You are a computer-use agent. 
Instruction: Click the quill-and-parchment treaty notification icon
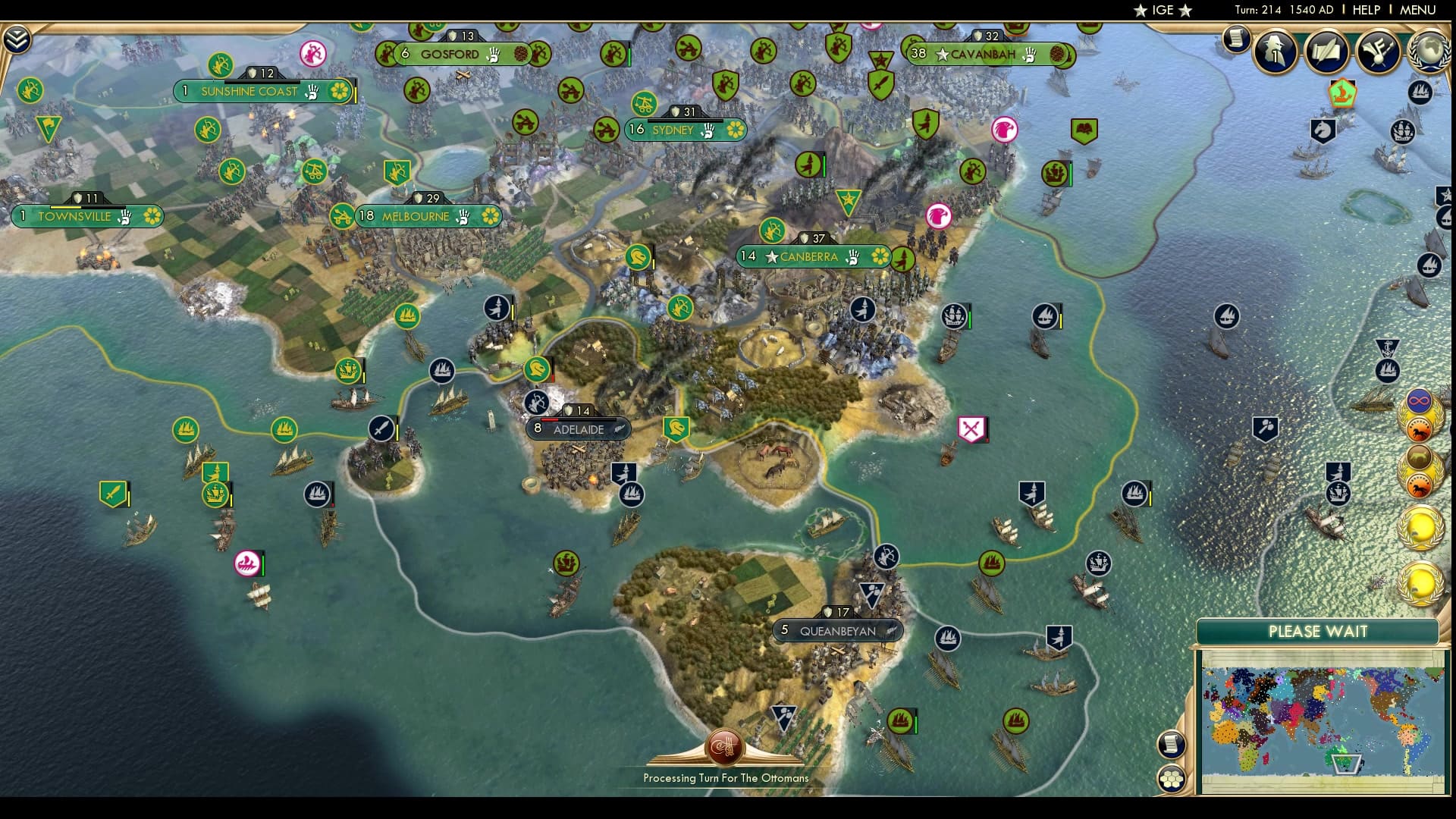(1327, 52)
